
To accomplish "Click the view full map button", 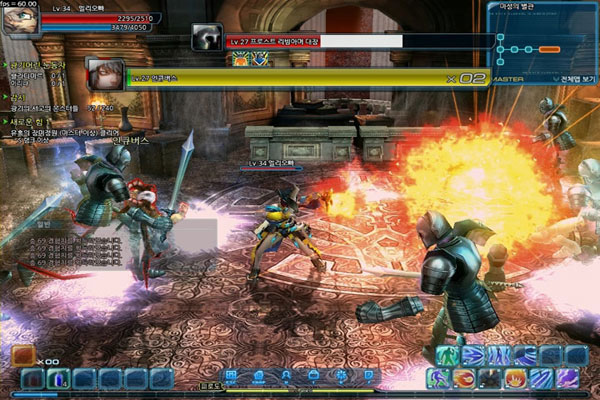I will (573, 77).
